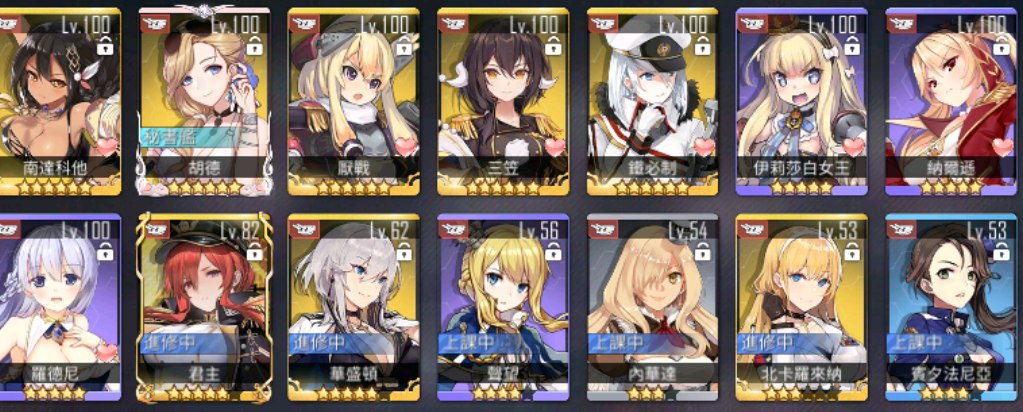Select the 三笠 ship card
Image resolution: width=1023 pixels, height=412 pixels.
502,100
